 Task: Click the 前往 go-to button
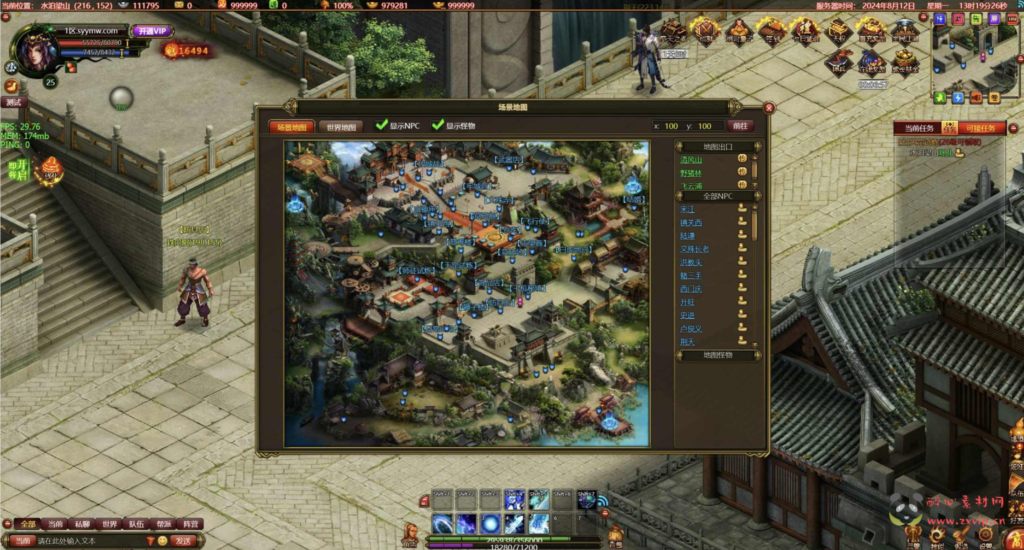(740, 126)
